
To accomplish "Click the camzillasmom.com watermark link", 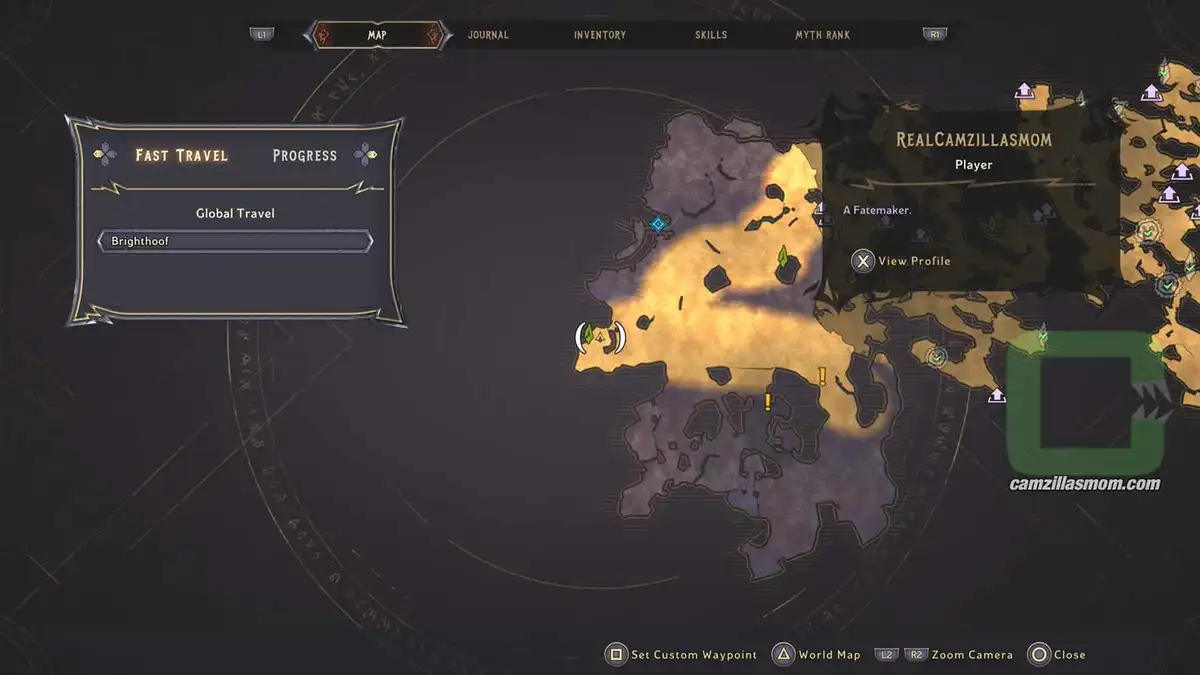I will 1084,484.
